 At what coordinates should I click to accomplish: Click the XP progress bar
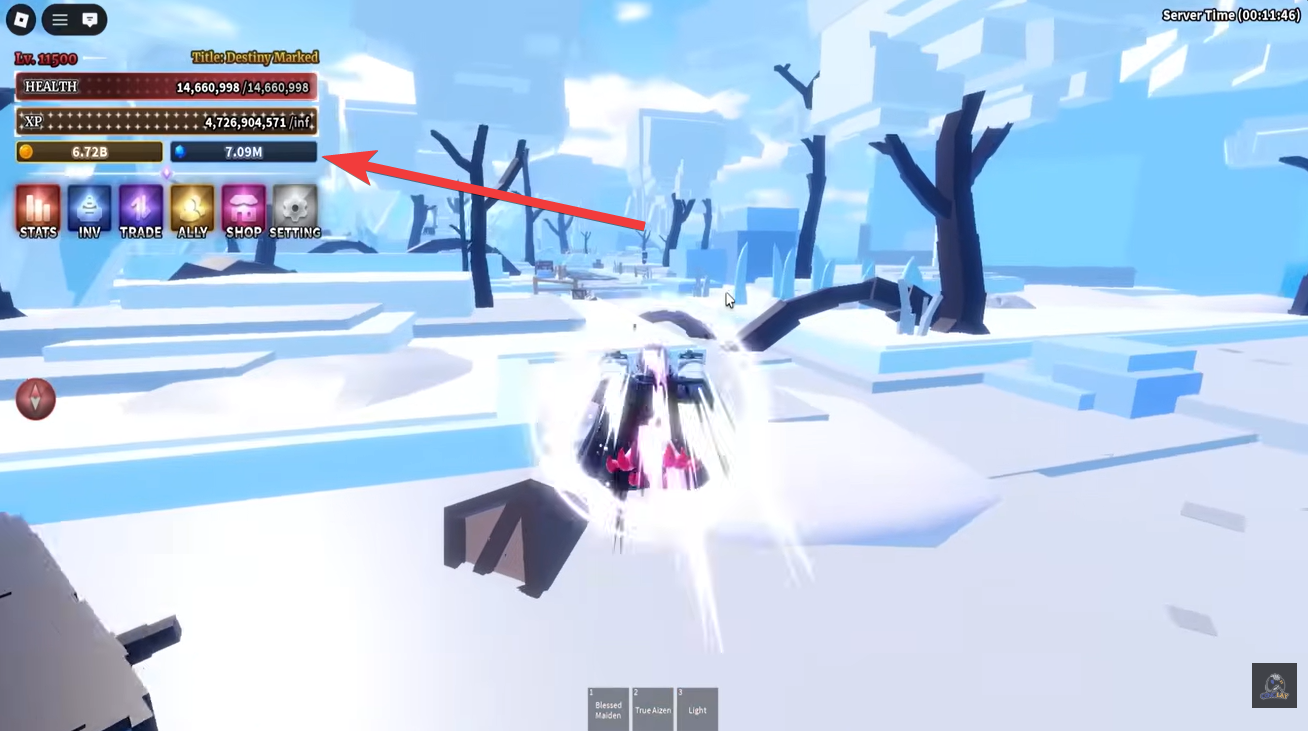pos(165,120)
